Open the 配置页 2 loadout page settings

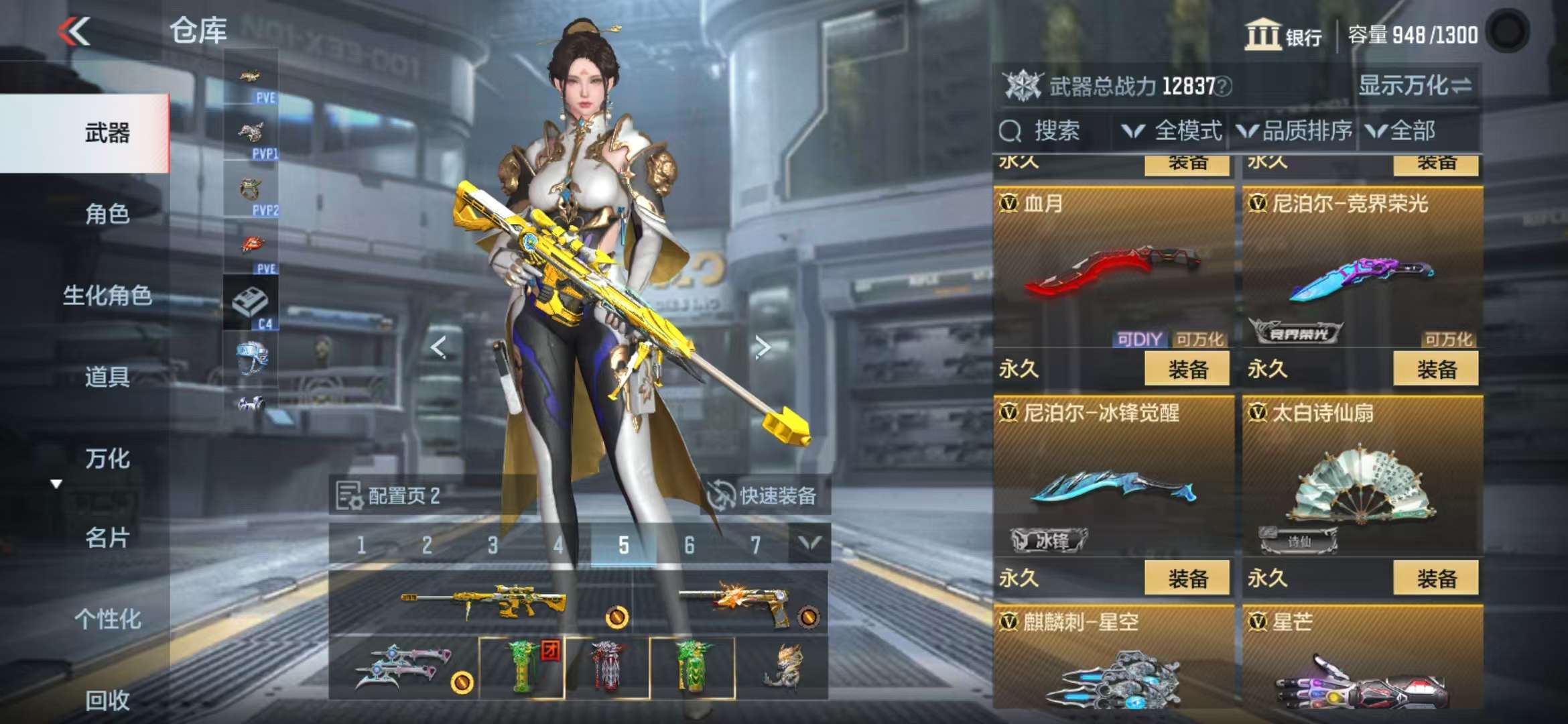coord(389,496)
